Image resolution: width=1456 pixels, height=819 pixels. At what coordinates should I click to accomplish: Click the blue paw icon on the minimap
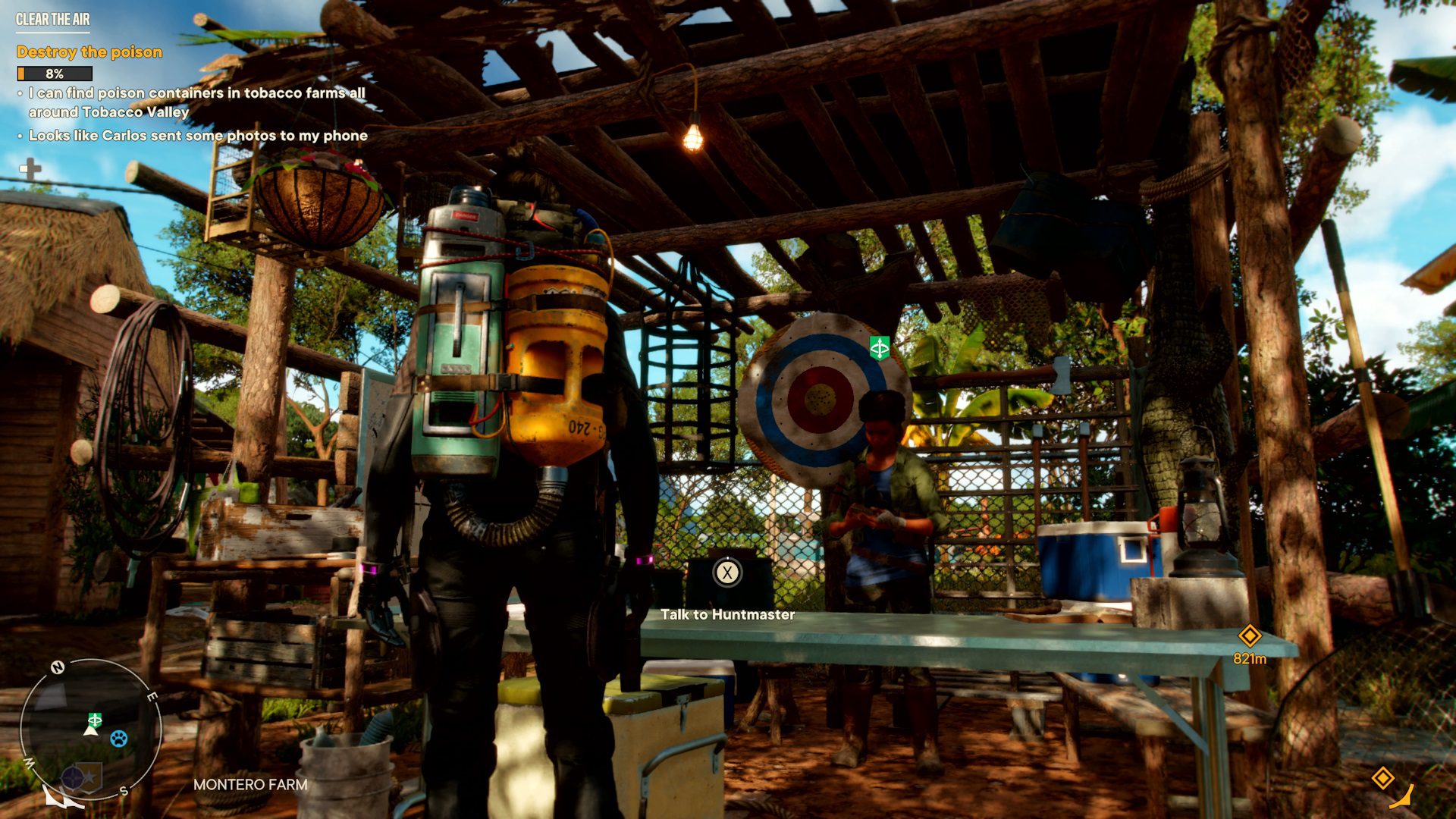coord(119,738)
